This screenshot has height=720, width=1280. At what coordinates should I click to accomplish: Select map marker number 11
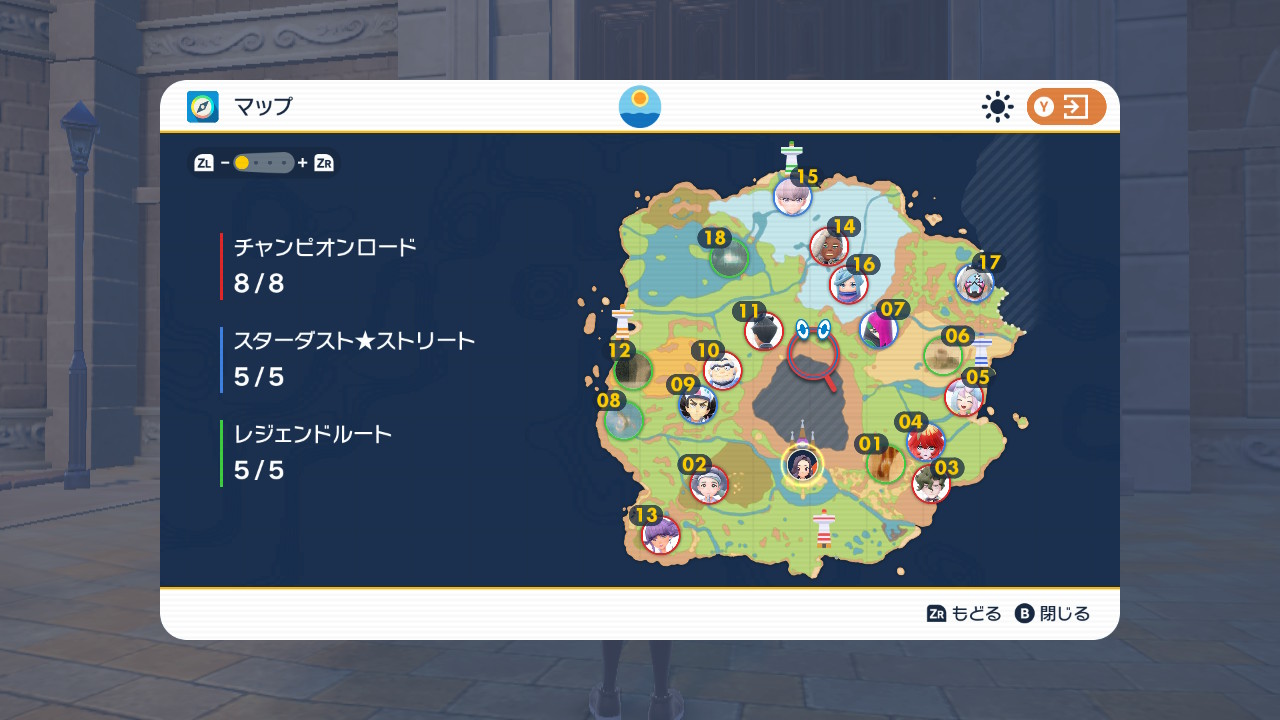pos(763,331)
